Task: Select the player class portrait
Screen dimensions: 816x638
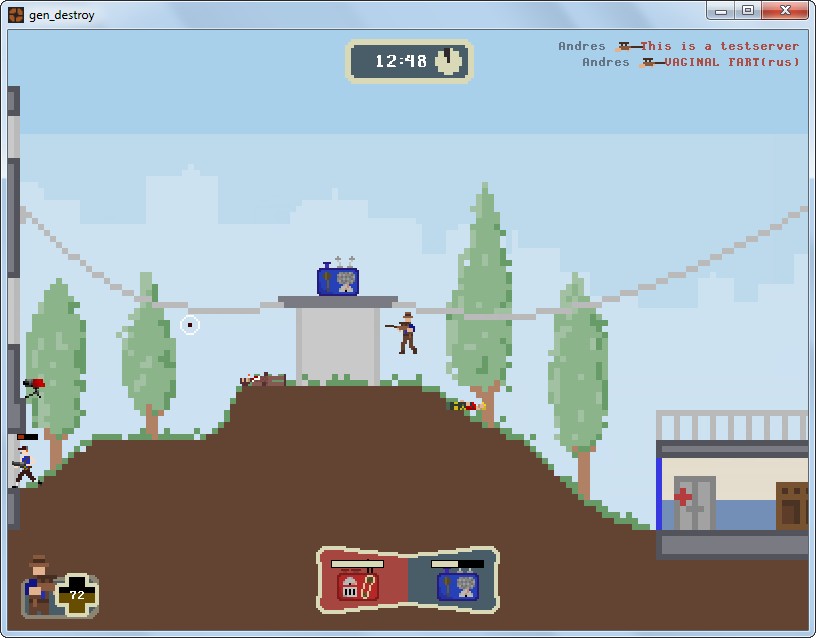Action: [x=40, y=582]
